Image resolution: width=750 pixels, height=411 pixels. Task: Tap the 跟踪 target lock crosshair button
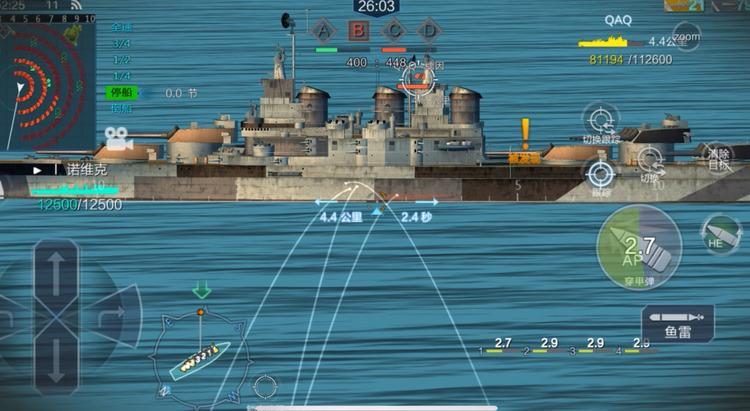click(x=600, y=174)
